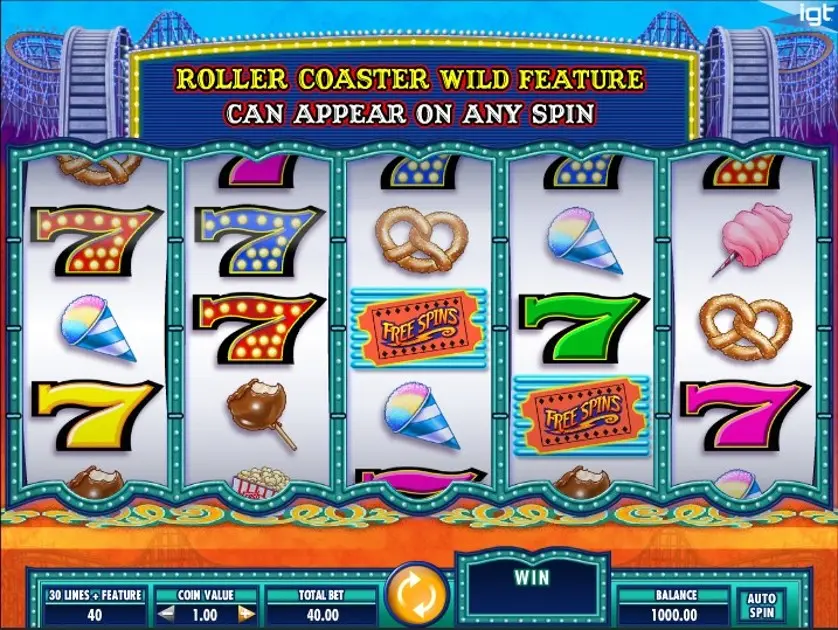This screenshot has height=630, width=838.
Task: Start Auto Spin
Action: pos(761,603)
